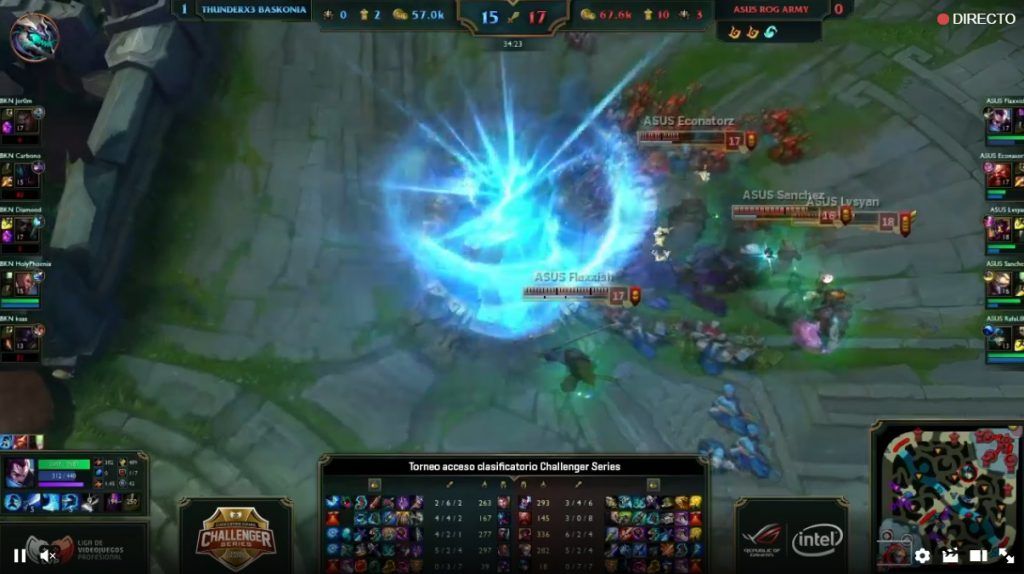This screenshot has height=574, width=1024.
Task: Click the Intel sponsor logo
Action: (817, 541)
